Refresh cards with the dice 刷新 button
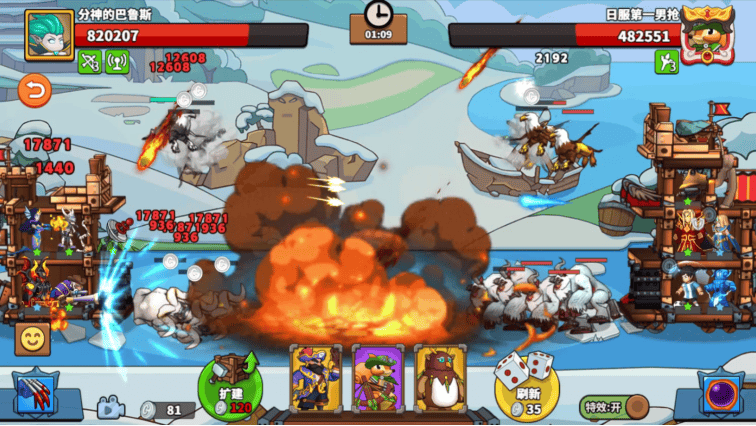Image resolution: width=756 pixels, height=426 pixels. (x=527, y=385)
